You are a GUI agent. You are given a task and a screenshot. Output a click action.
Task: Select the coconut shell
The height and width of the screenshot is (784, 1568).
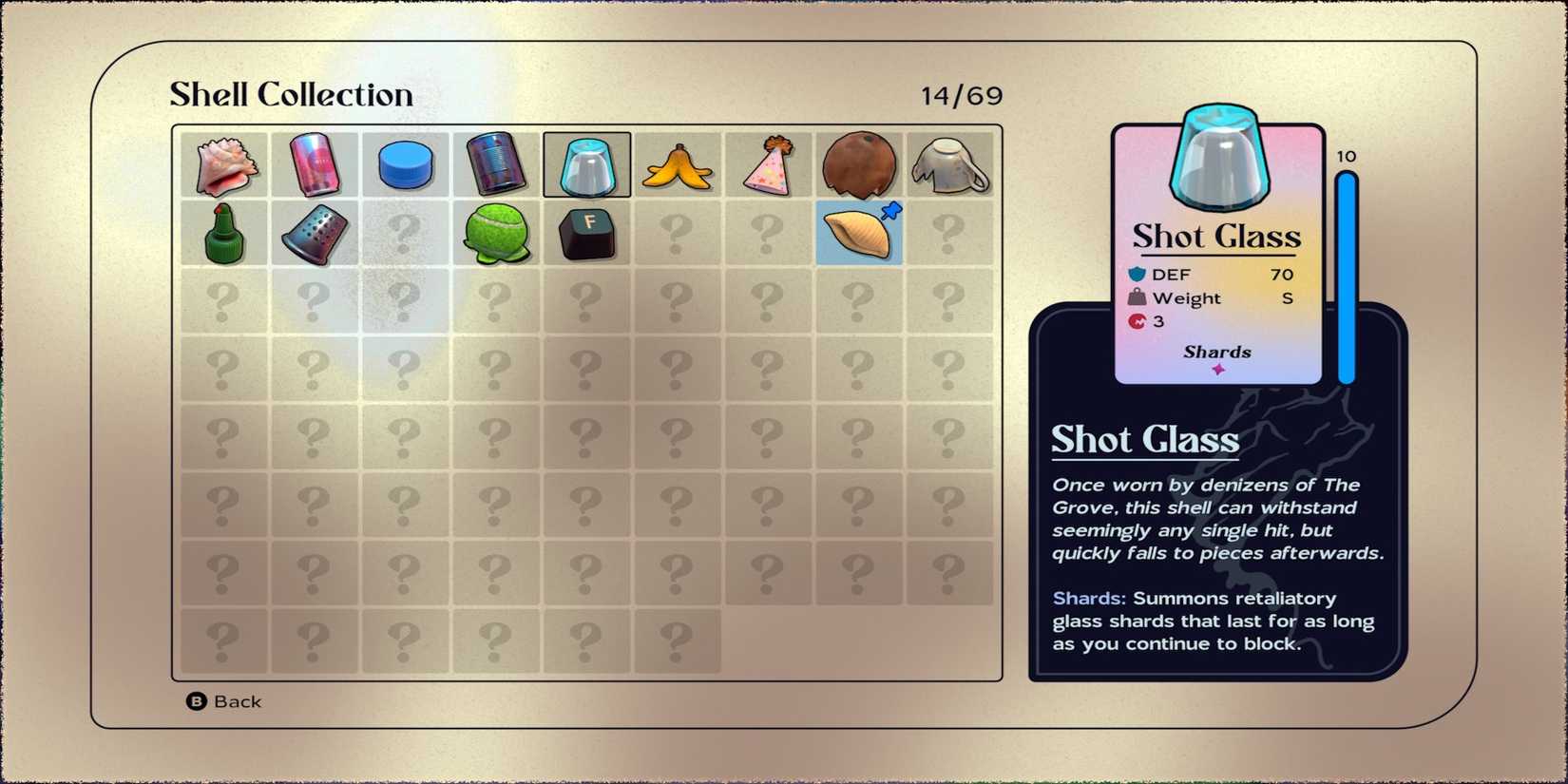pos(860,164)
